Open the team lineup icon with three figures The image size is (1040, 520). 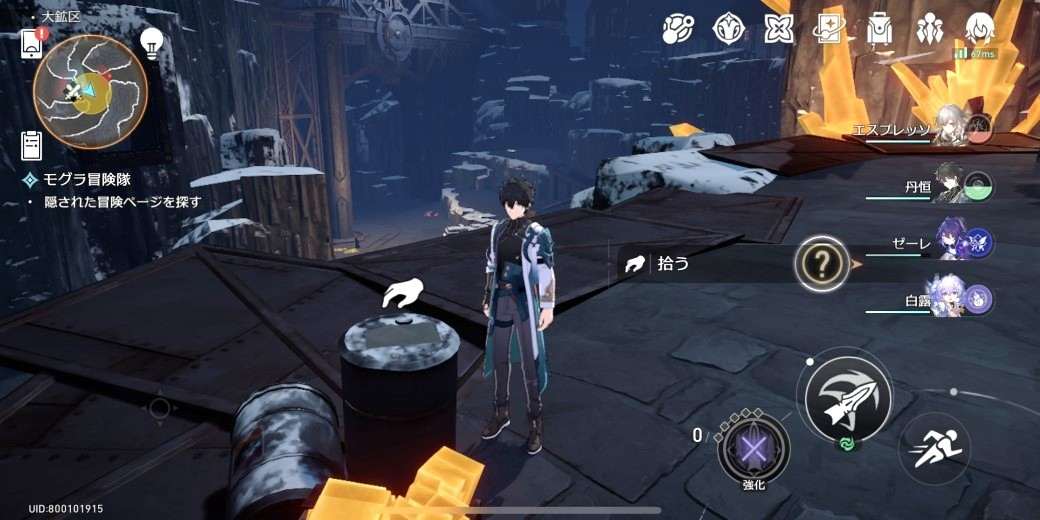click(930, 29)
